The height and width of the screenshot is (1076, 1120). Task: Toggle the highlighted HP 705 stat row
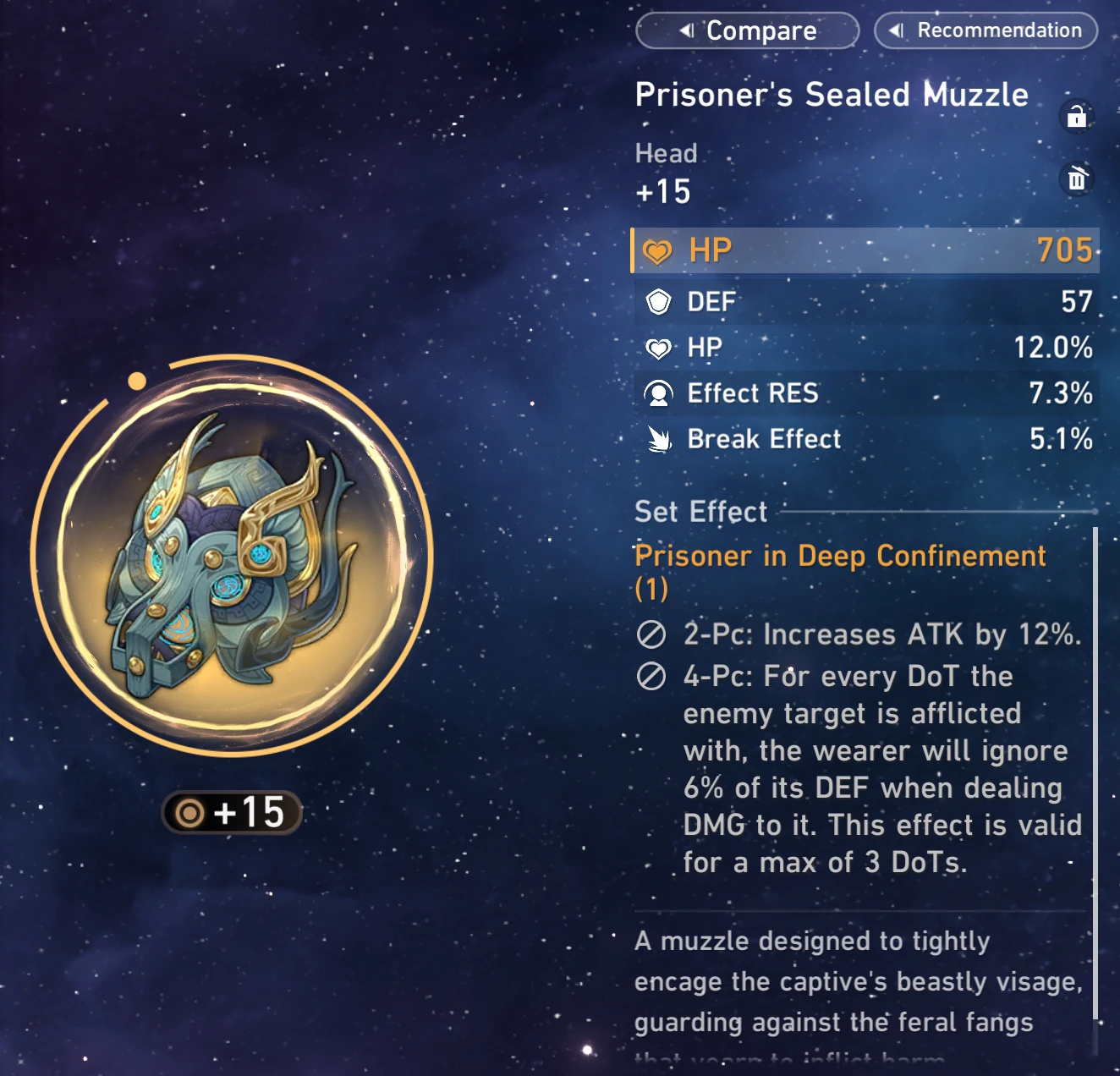click(x=863, y=250)
